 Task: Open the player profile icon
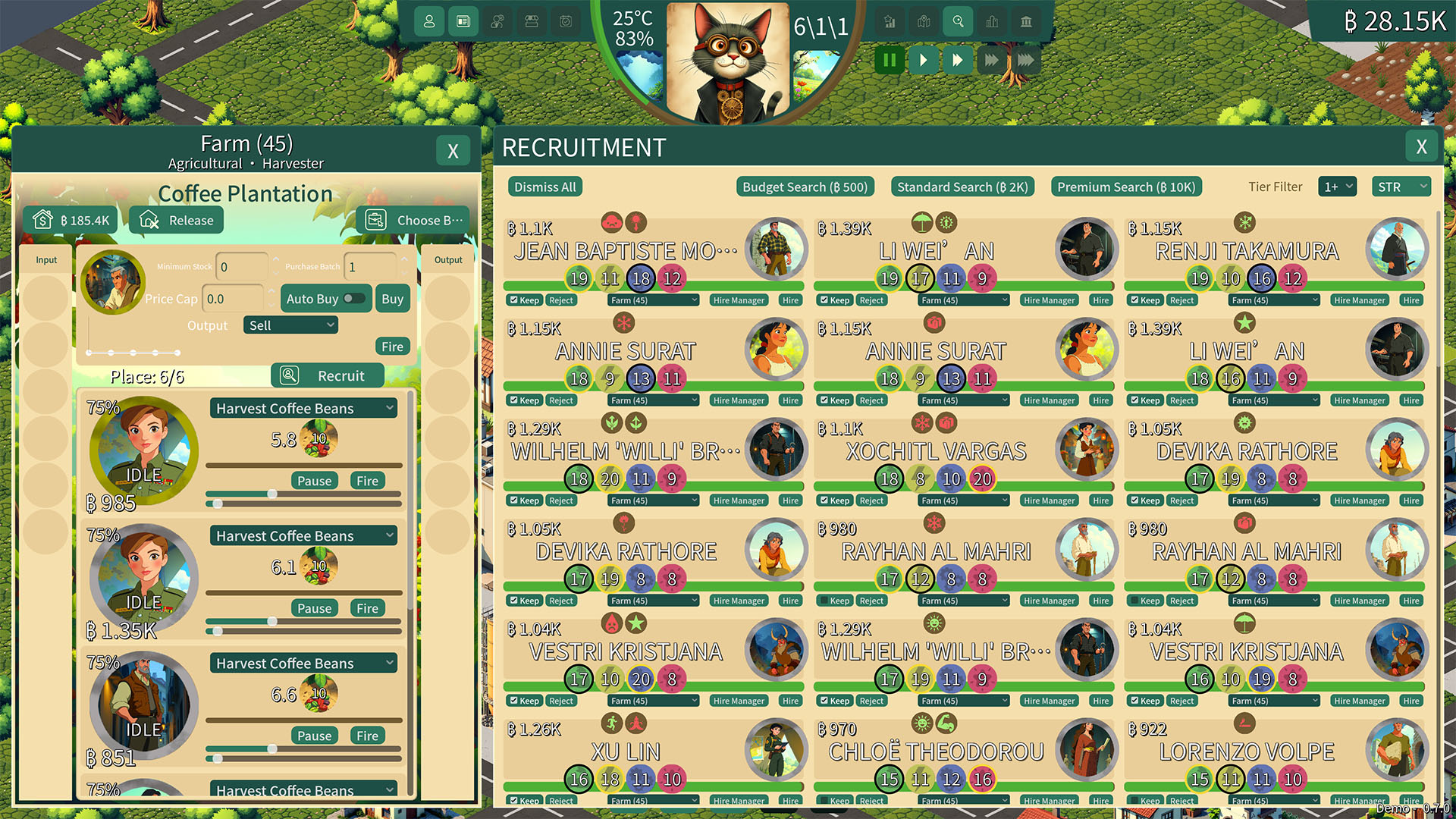point(429,21)
